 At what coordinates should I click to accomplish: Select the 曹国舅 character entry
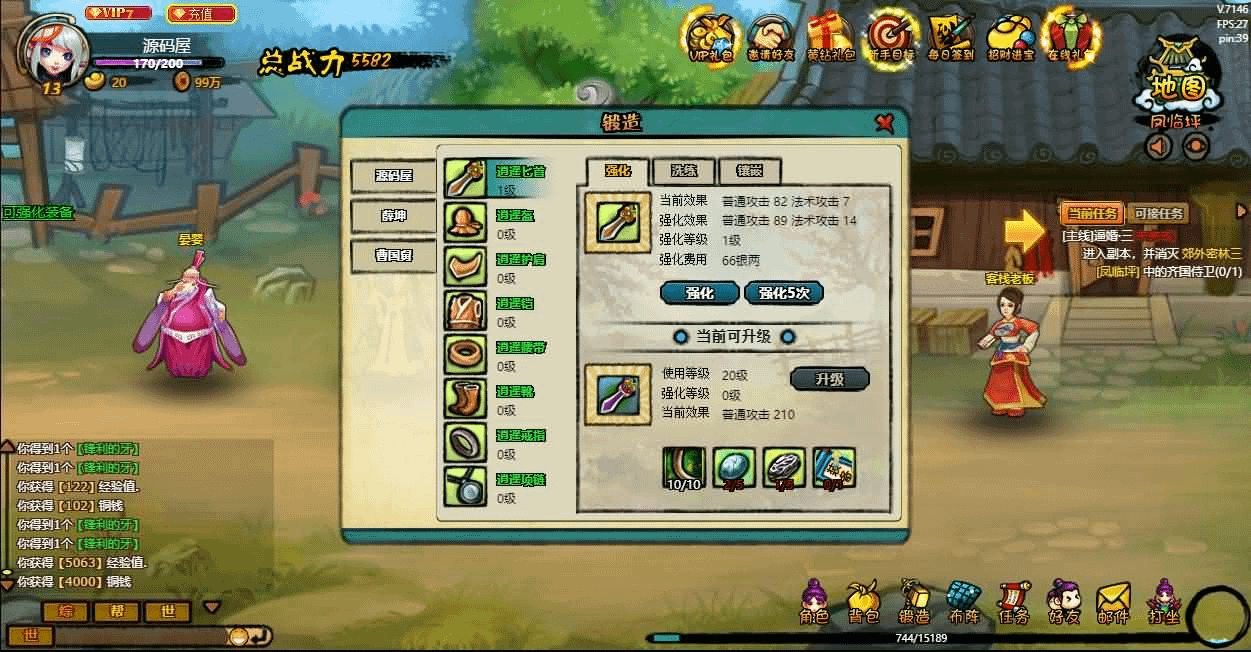coord(393,255)
